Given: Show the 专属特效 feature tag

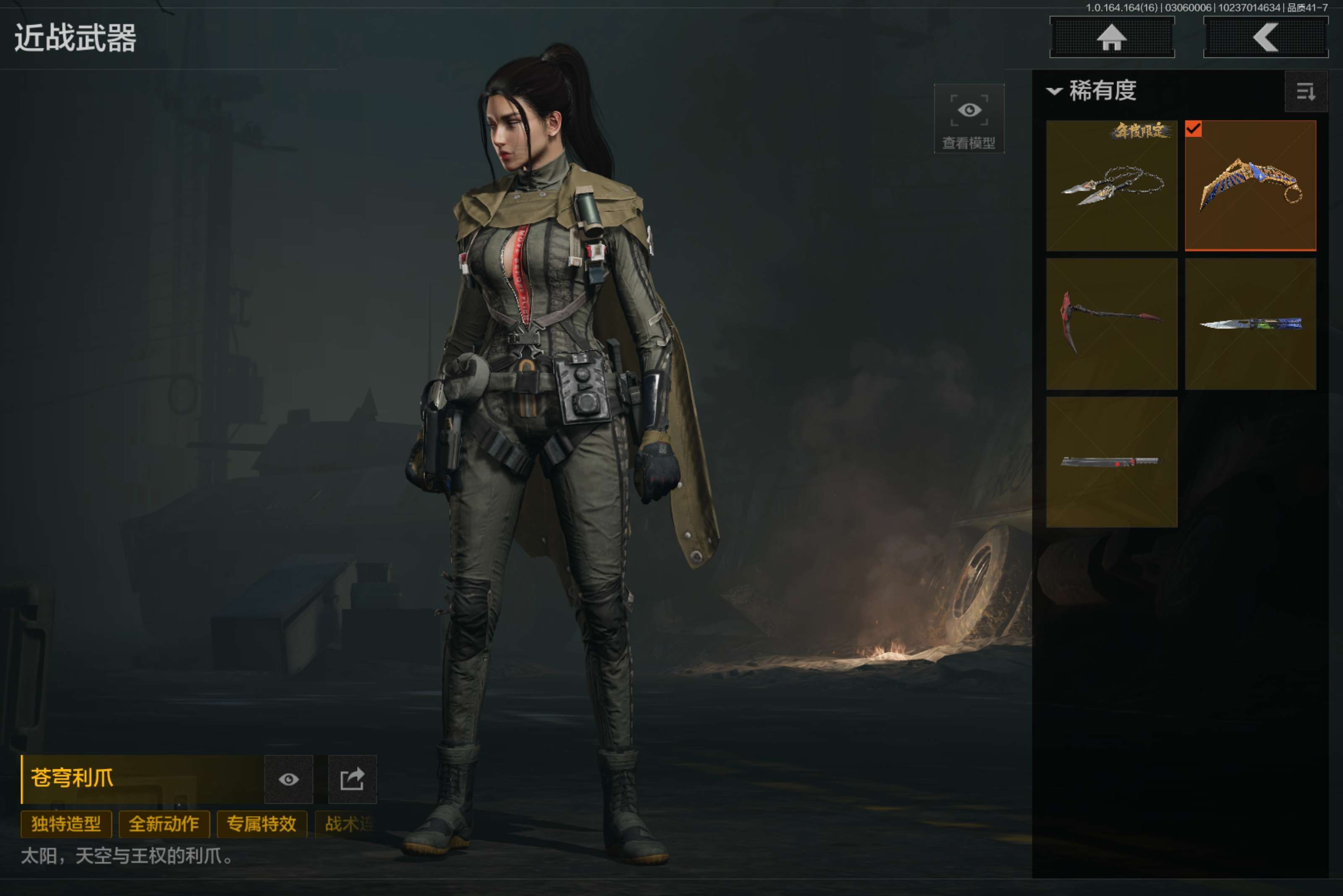Looking at the screenshot, I should [x=262, y=824].
